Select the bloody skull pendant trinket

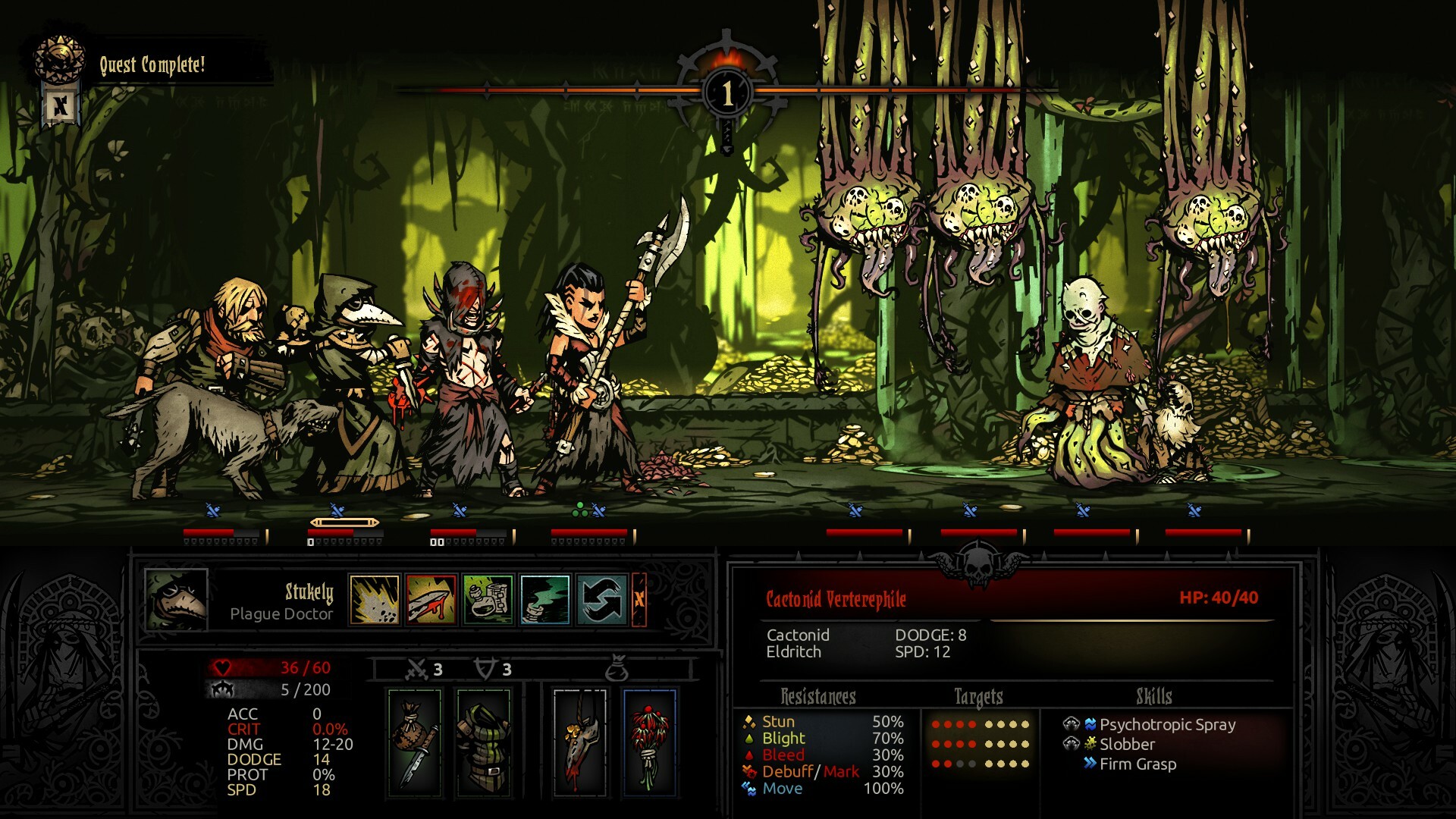580,742
